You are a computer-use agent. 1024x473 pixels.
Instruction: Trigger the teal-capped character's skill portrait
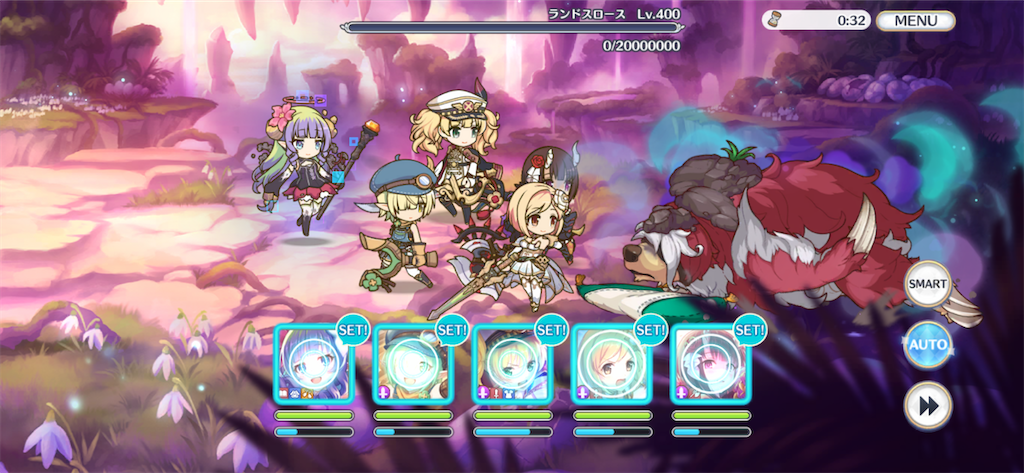pos(412,365)
